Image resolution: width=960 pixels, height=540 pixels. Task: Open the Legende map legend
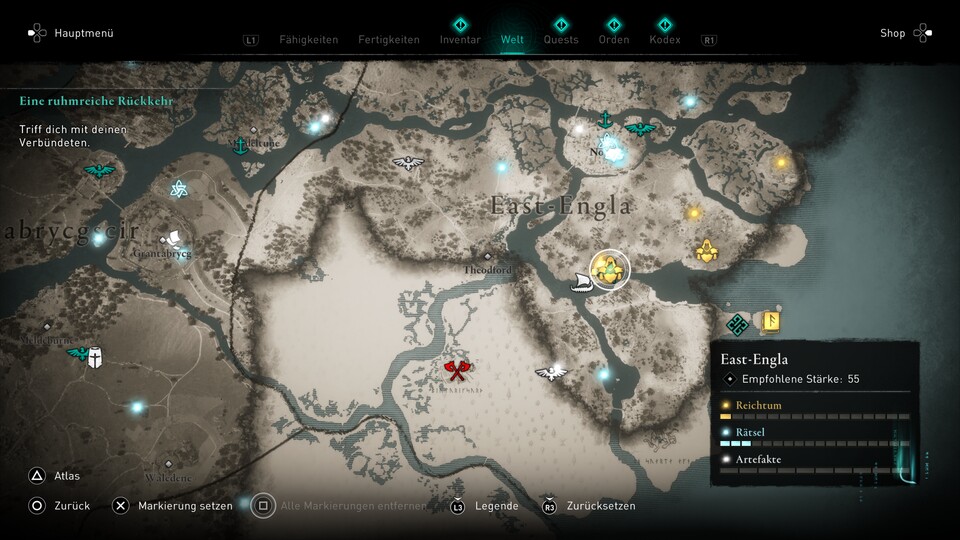coord(496,506)
